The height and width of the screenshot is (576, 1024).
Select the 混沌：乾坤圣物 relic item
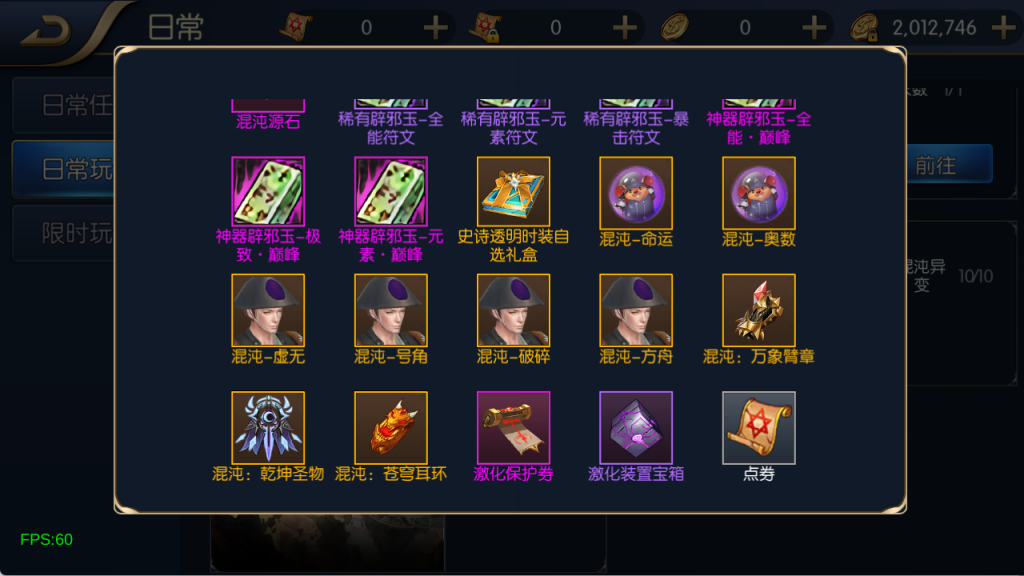(x=268, y=427)
